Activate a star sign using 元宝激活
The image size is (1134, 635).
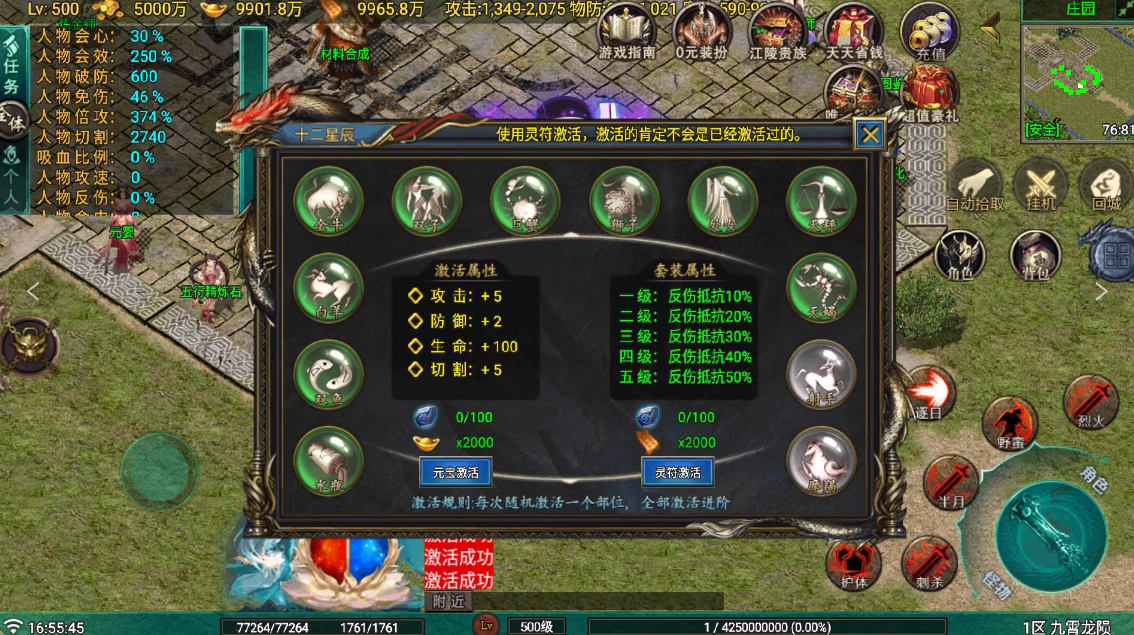click(456, 472)
